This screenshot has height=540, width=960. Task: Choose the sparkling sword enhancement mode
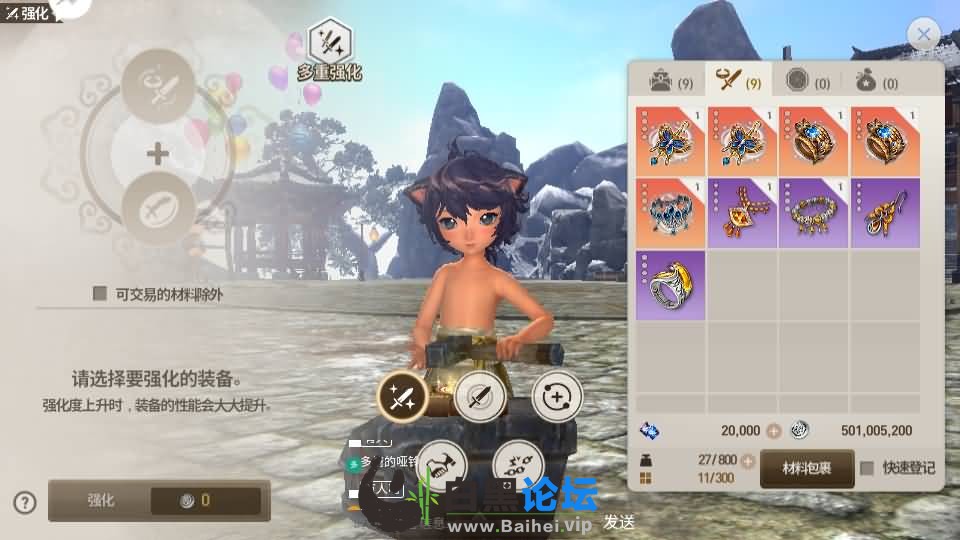pos(402,398)
